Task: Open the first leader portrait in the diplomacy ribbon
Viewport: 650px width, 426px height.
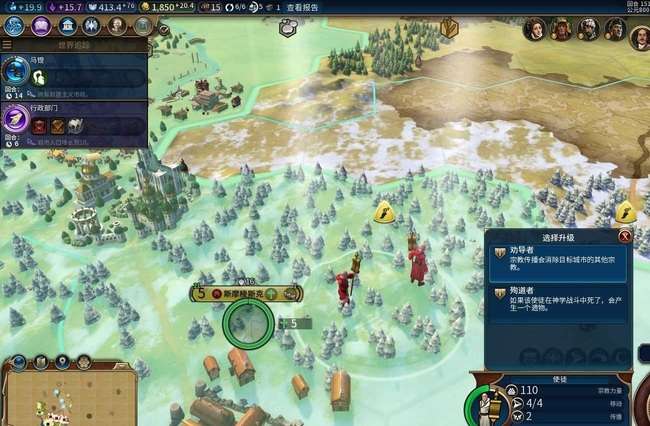Action: coord(536,30)
